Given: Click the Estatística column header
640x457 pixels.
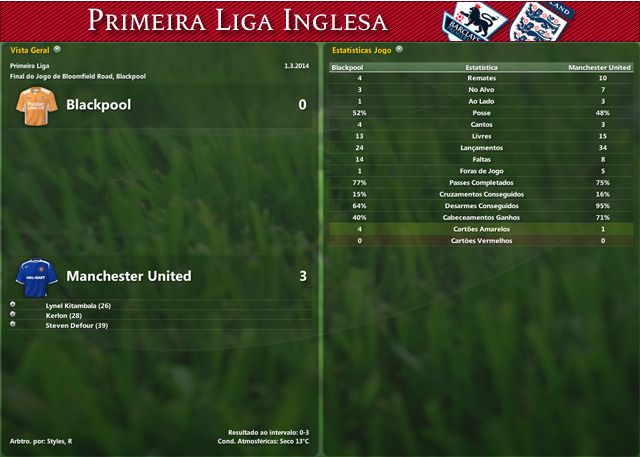Looking at the screenshot, I should pyautogui.click(x=481, y=67).
